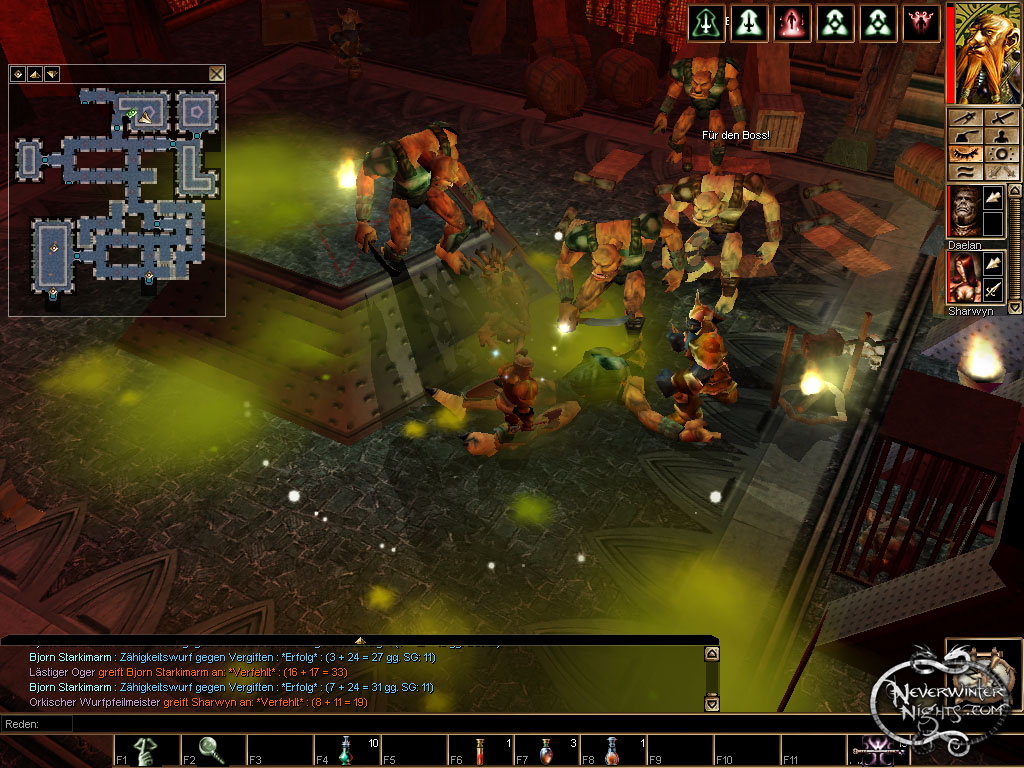Use the F1 quickbar slot item
Image resolution: width=1024 pixels, height=768 pixels.
tap(146, 749)
